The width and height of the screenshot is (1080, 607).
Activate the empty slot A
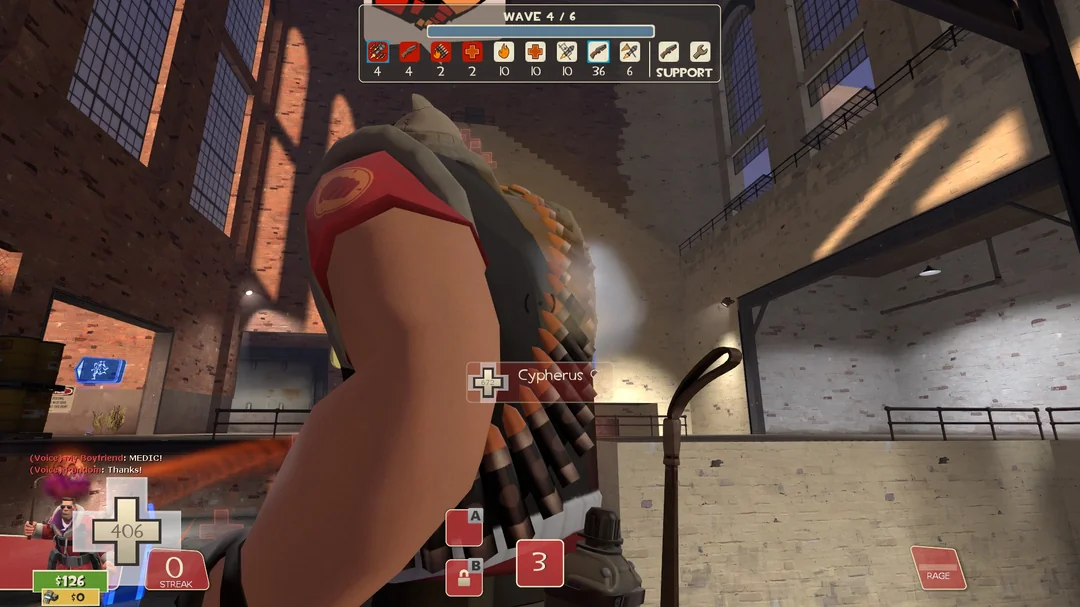tap(464, 527)
